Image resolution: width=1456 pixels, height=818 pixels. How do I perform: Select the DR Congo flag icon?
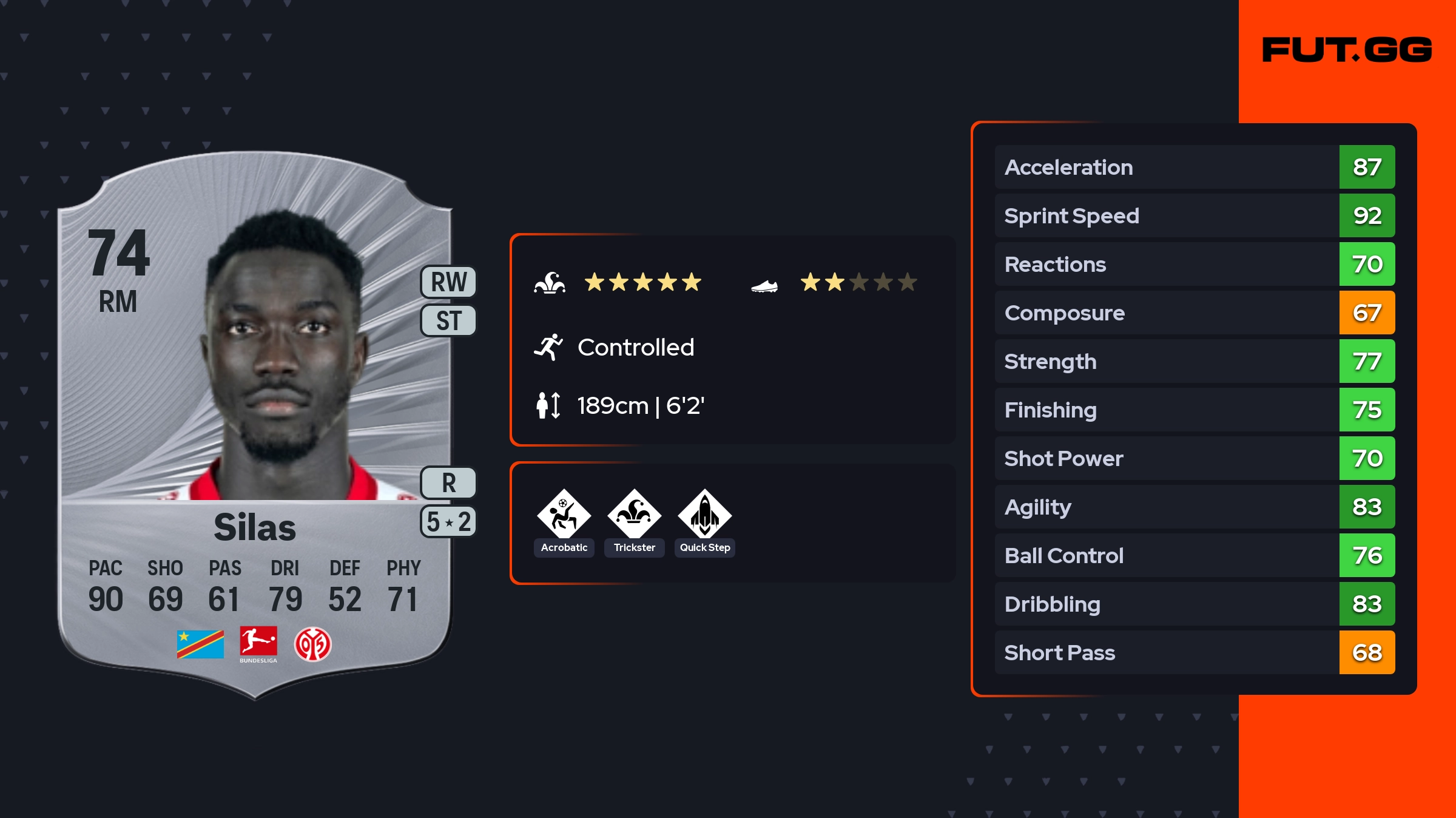(200, 644)
